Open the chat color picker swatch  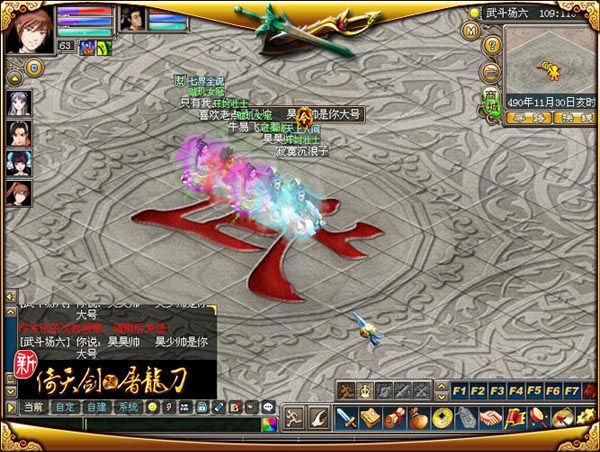click(x=268, y=424)
